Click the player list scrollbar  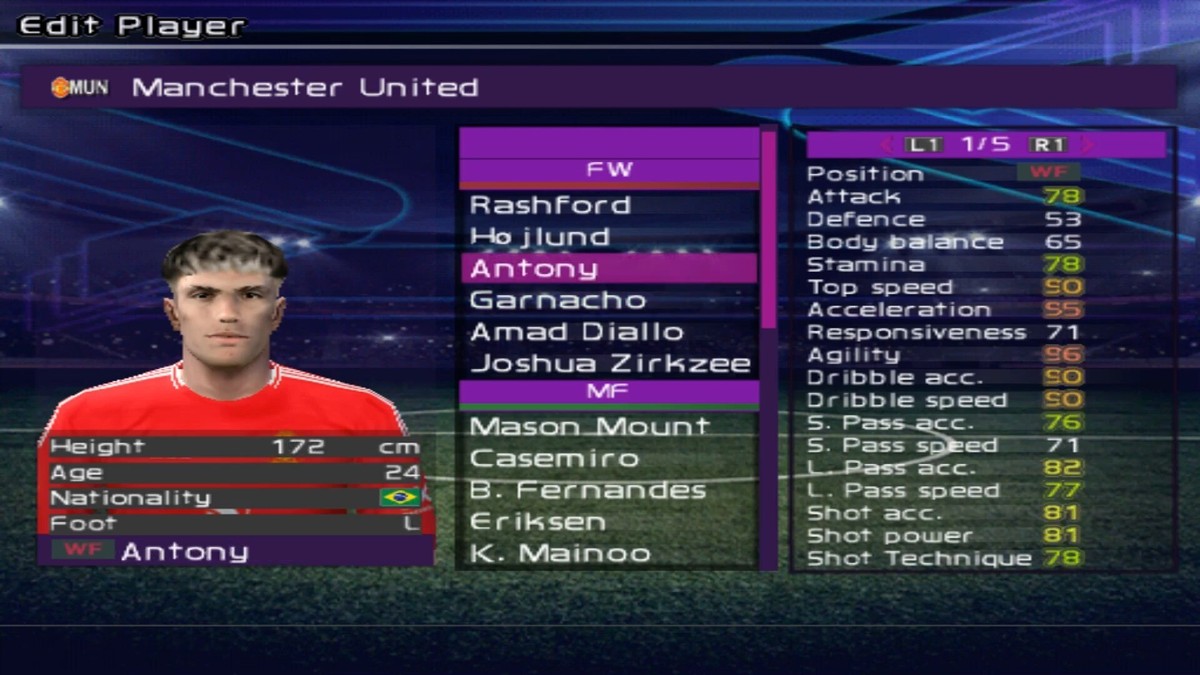(768, 230)
